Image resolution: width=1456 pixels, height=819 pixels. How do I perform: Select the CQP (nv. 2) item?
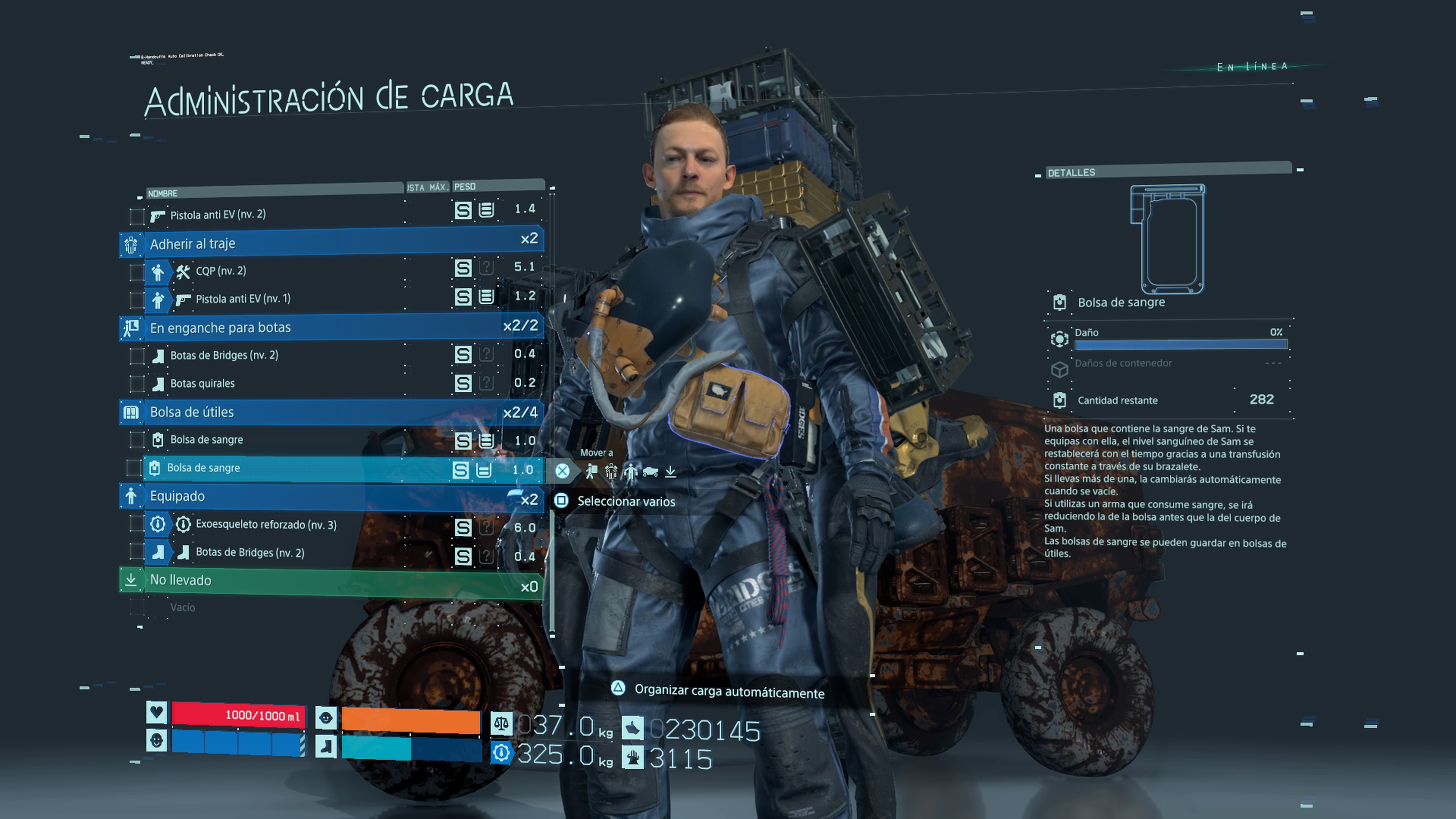tap(221, 271)
